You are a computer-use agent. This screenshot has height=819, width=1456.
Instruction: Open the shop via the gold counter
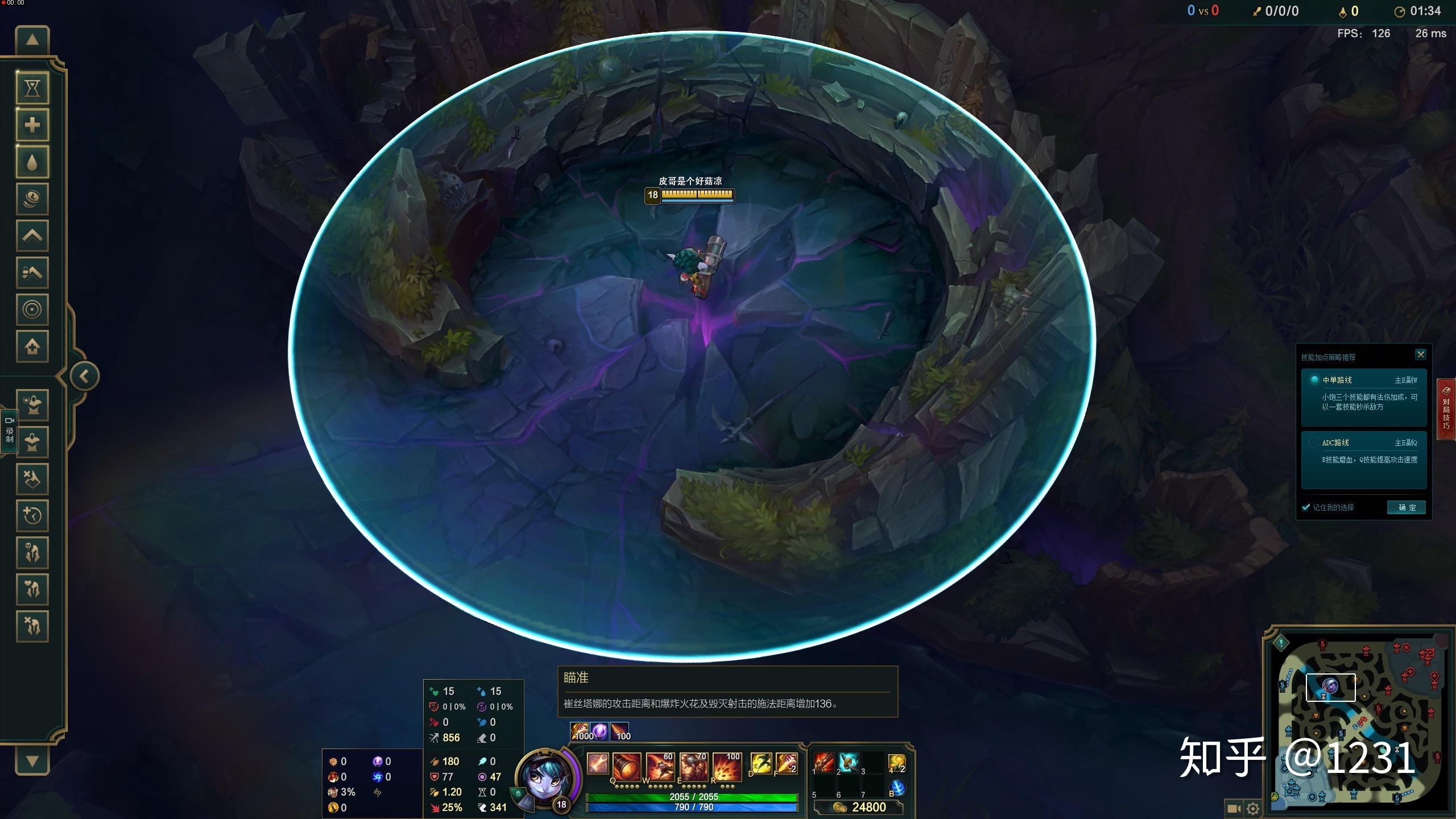(x=859, y=807)
